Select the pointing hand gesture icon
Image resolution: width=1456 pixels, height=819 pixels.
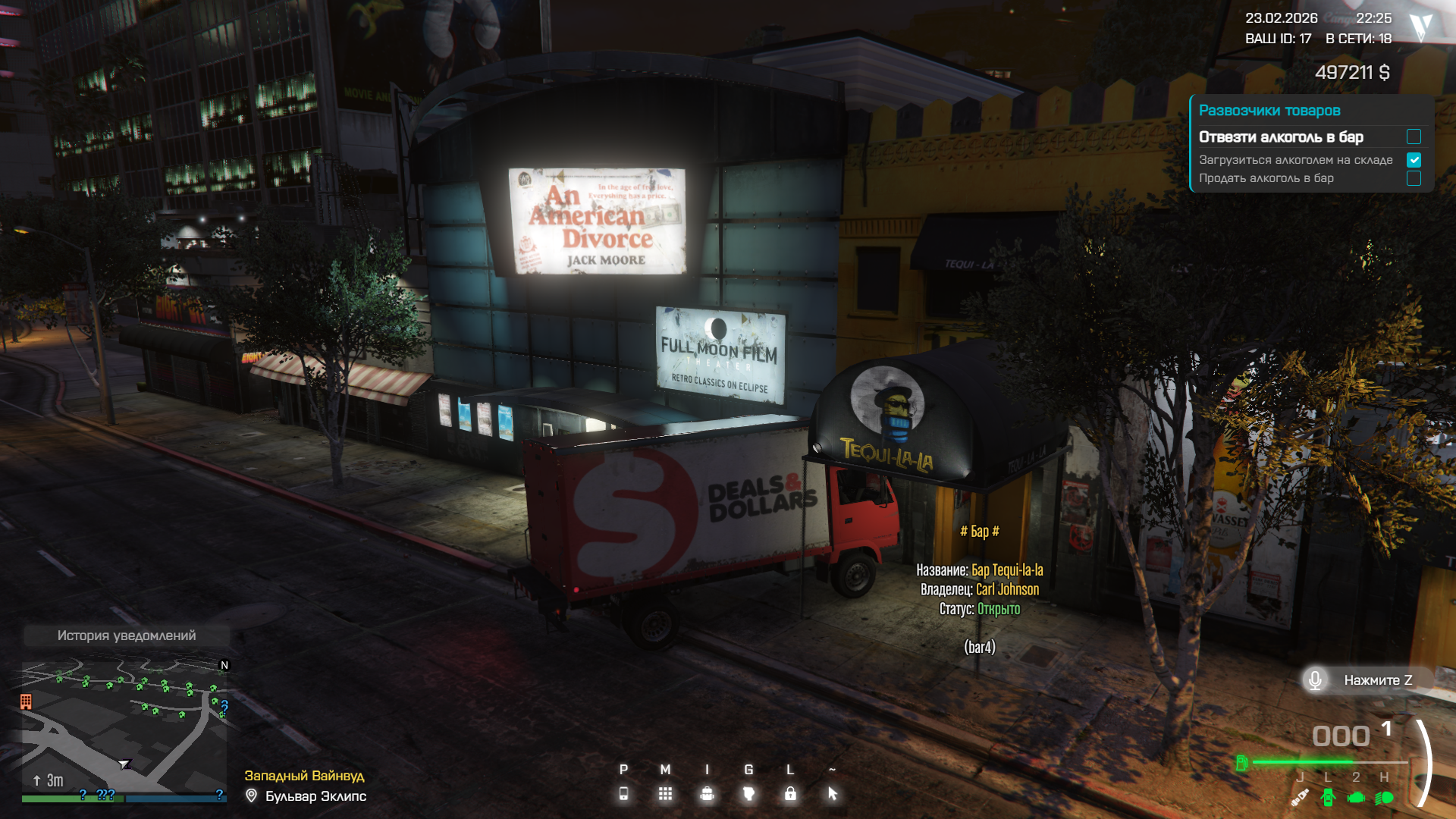pos(748,793)
